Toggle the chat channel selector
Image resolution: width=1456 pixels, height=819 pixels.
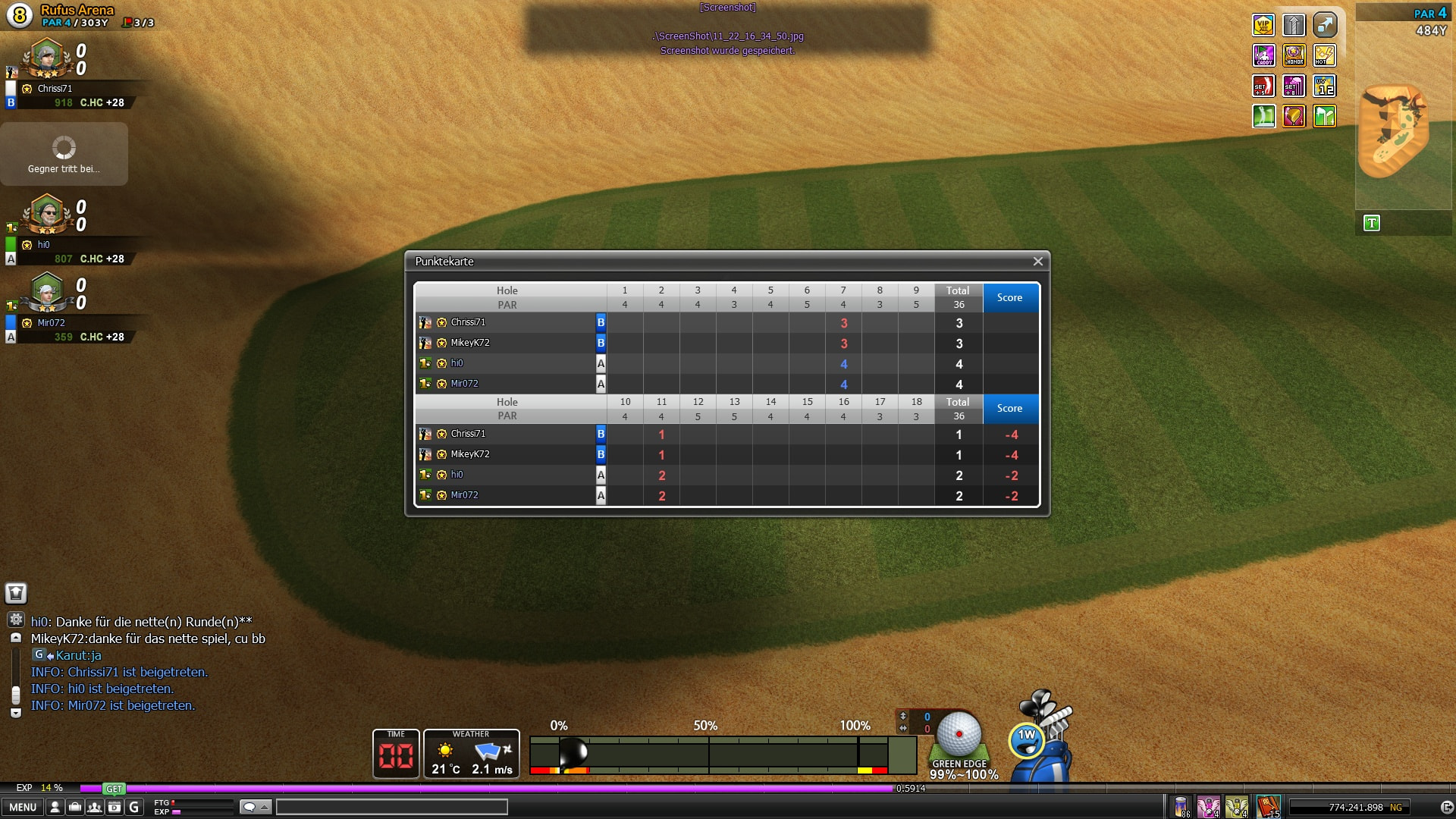[x=255, y=807]
